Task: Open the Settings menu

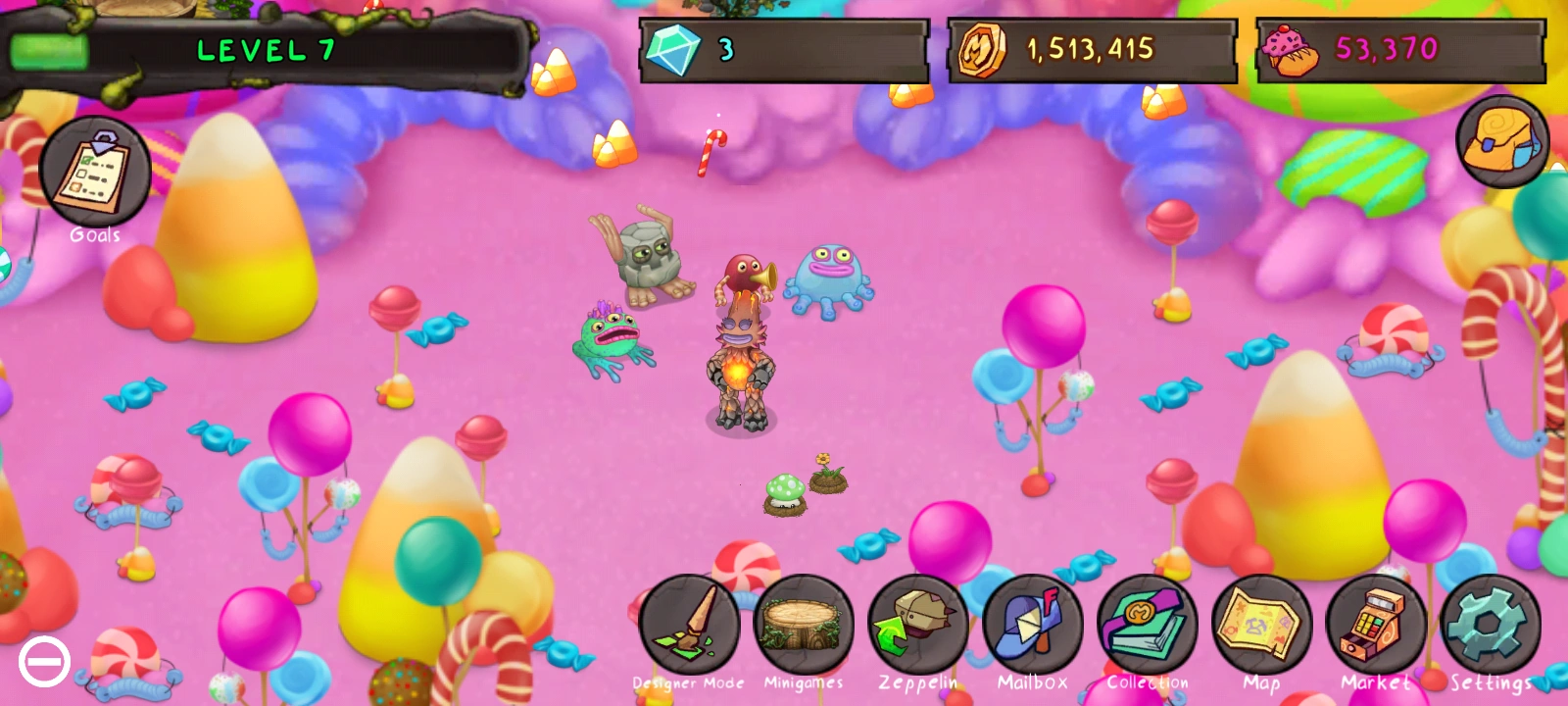Action: tap(1490, 626)
